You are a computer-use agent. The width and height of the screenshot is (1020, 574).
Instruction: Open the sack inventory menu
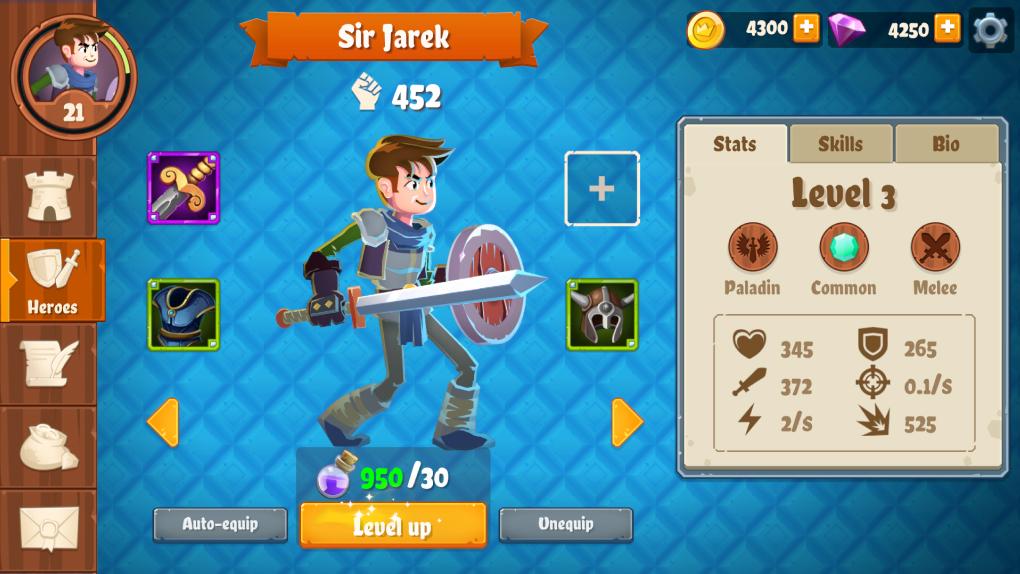49,447
